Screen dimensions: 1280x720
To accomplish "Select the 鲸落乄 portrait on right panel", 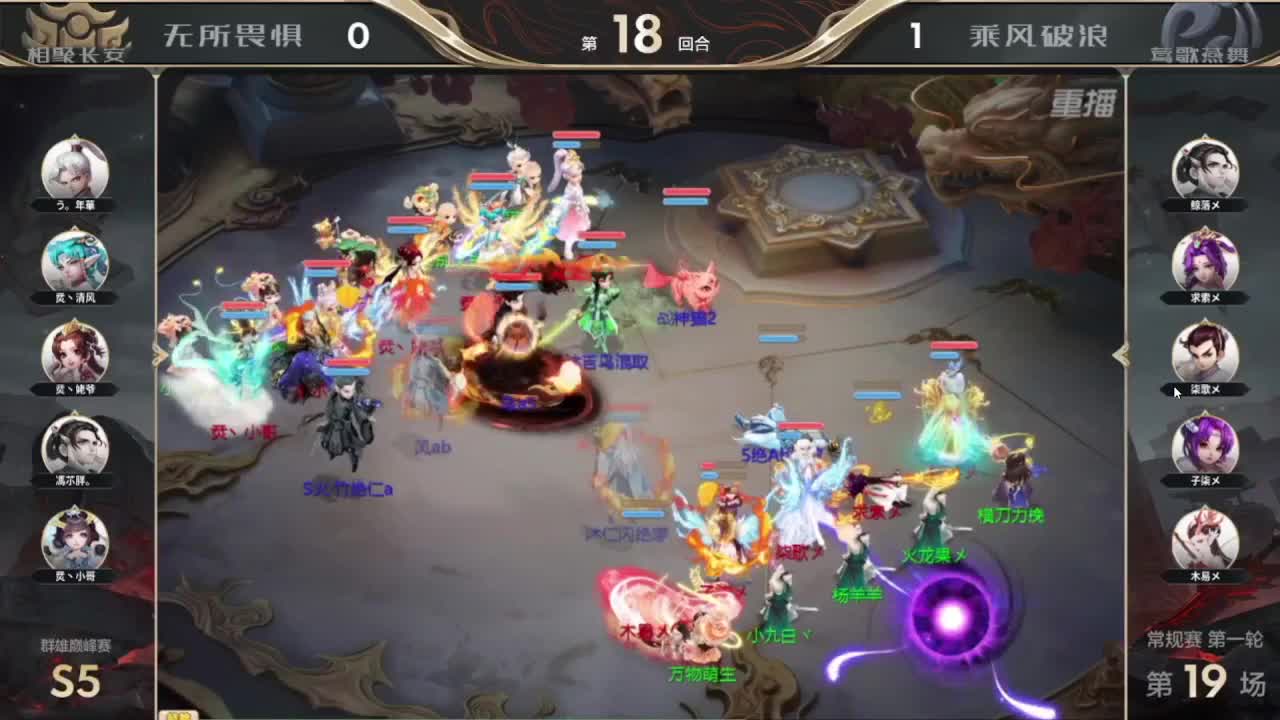I will coord(1205,170).
